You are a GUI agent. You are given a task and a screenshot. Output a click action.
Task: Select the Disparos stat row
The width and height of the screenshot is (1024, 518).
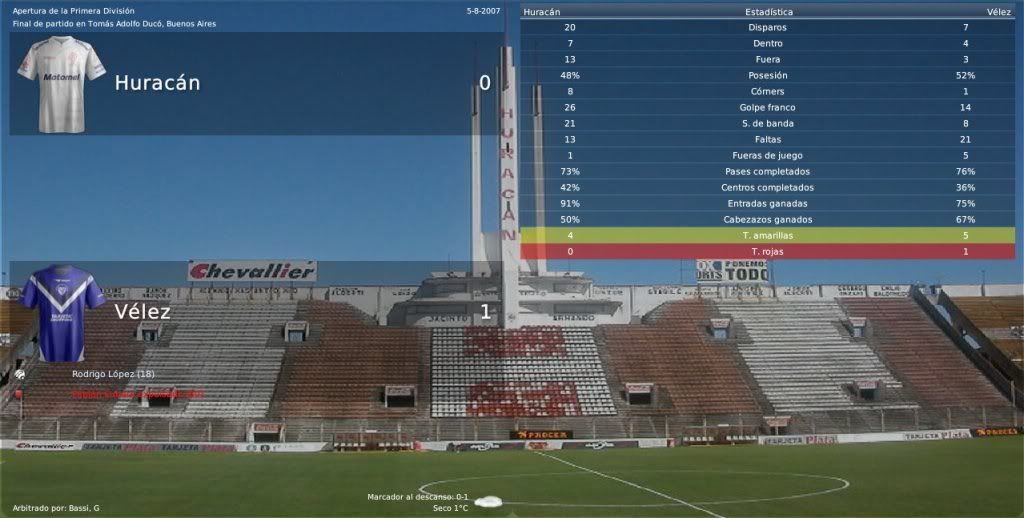coord(767,27)
